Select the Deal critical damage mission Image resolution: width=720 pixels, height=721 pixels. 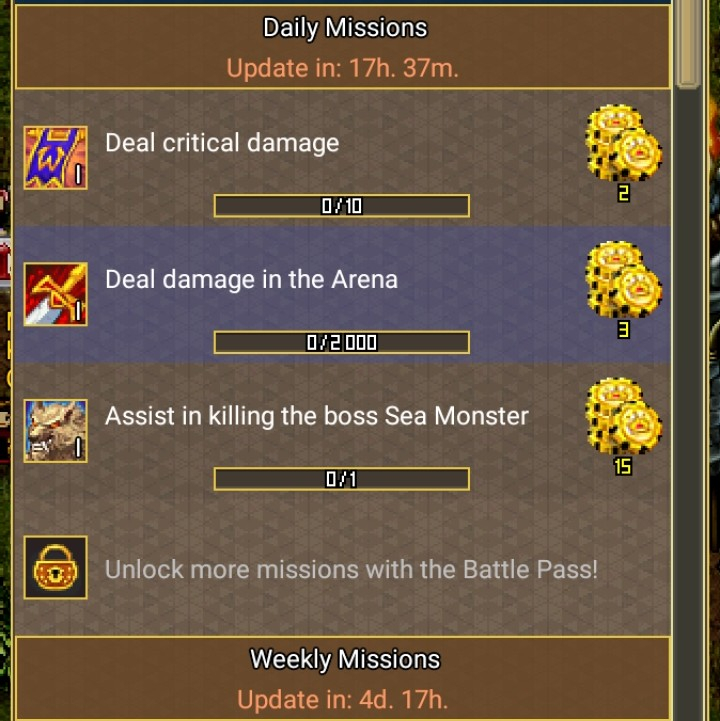click(x=222, y=143)
